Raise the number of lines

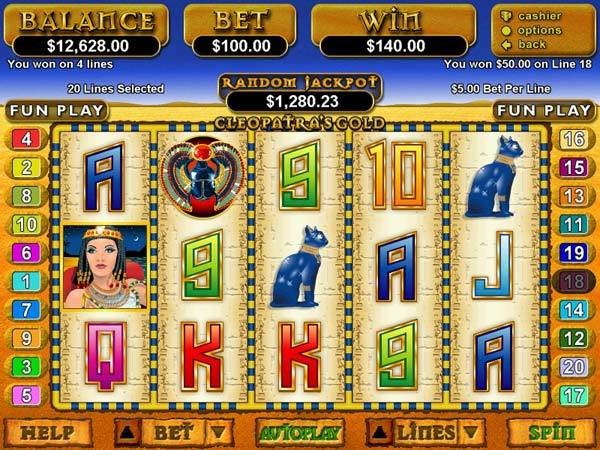[379, 433]
